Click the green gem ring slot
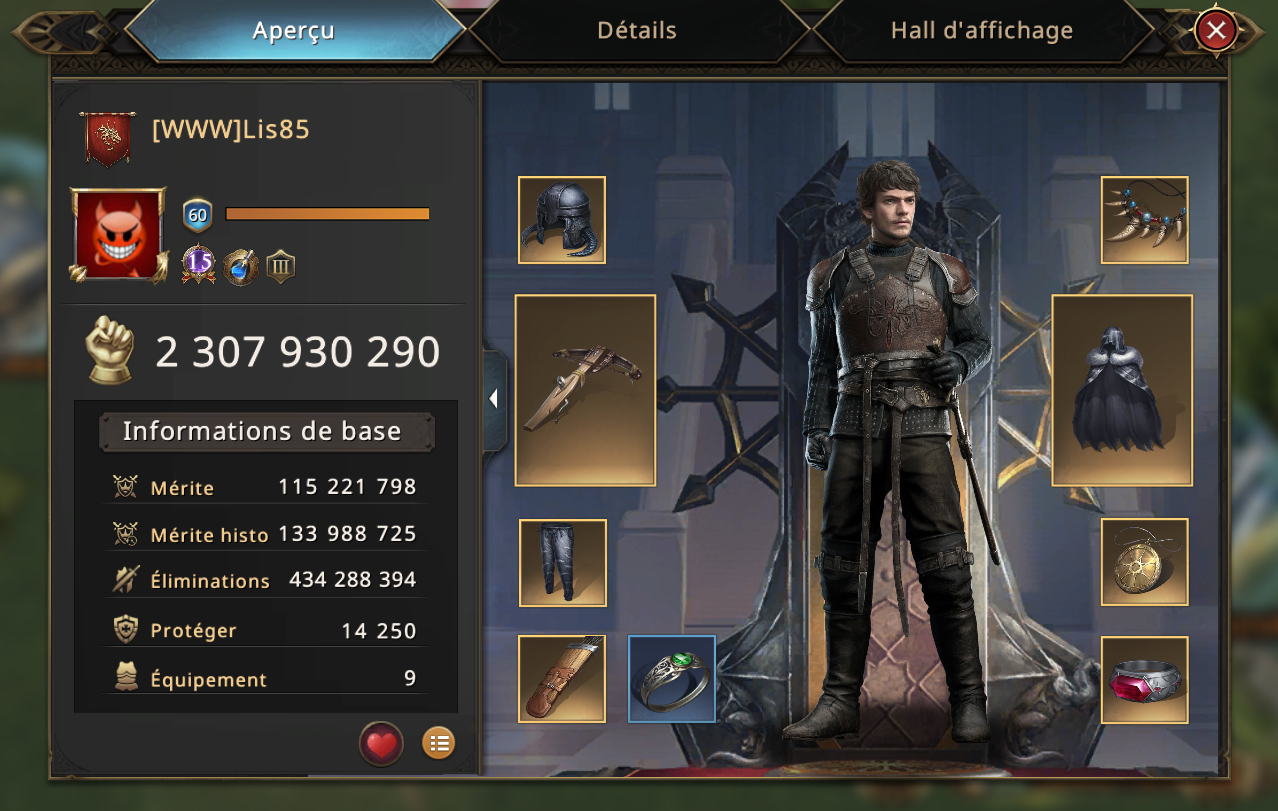The image size is (1278, 811). (672, 679)
